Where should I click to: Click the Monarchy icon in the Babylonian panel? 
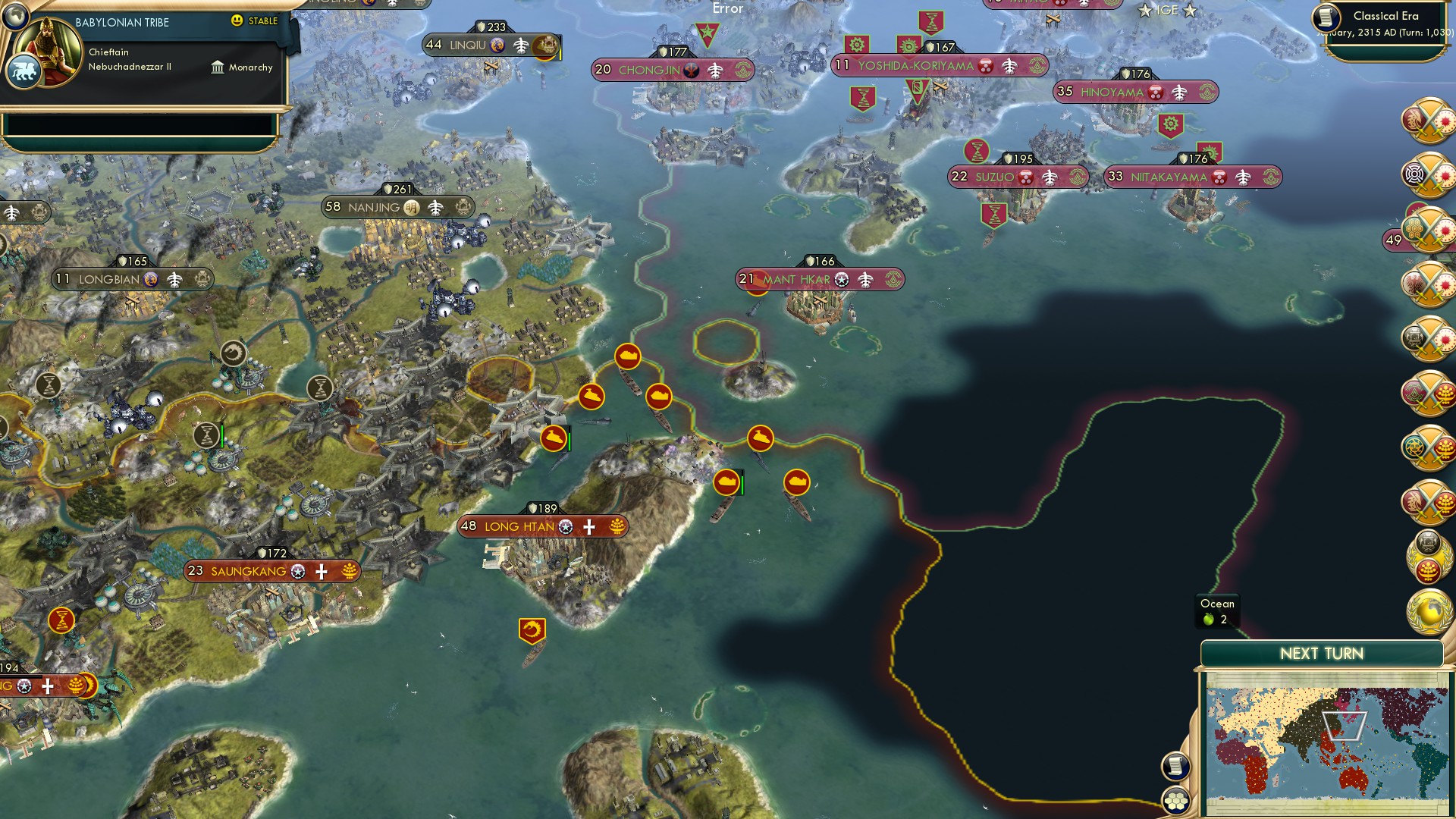[x=218, y=67]
